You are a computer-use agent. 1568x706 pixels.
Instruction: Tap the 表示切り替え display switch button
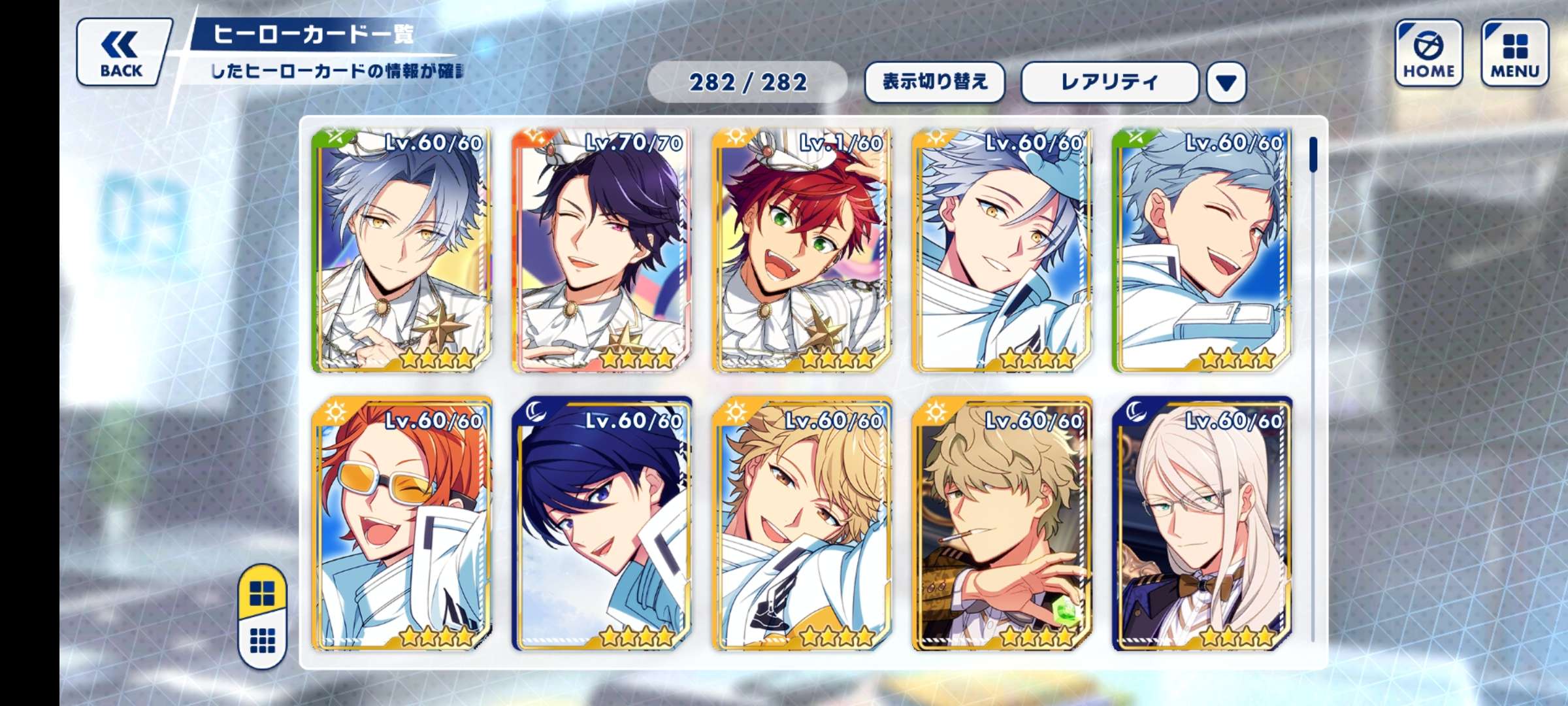(934, 82)
